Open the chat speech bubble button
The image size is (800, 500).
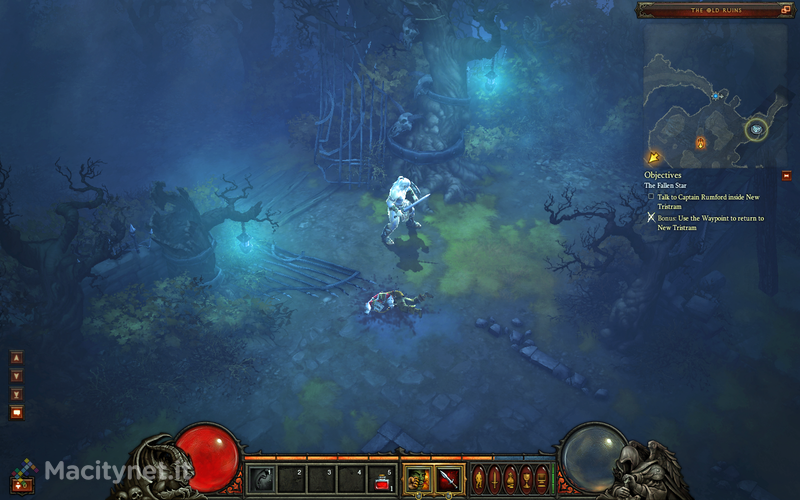point(16,412)
